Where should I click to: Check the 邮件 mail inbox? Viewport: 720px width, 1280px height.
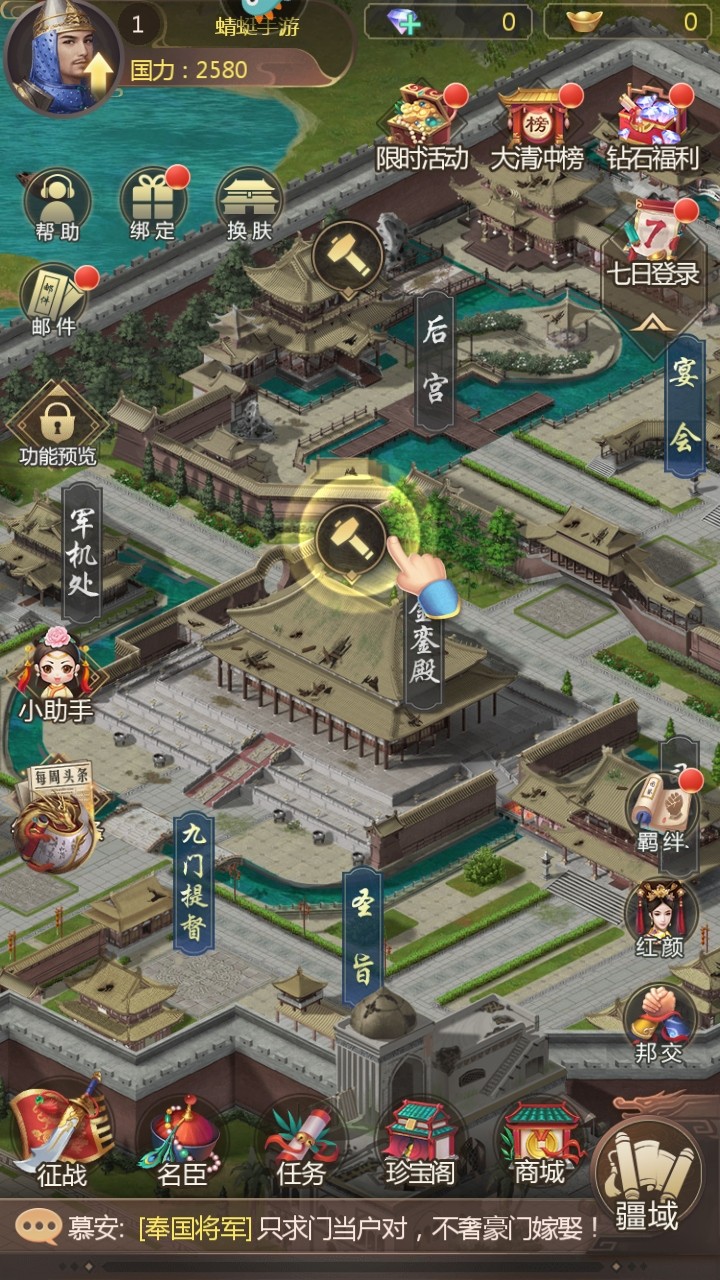click(x=54, y=298)
